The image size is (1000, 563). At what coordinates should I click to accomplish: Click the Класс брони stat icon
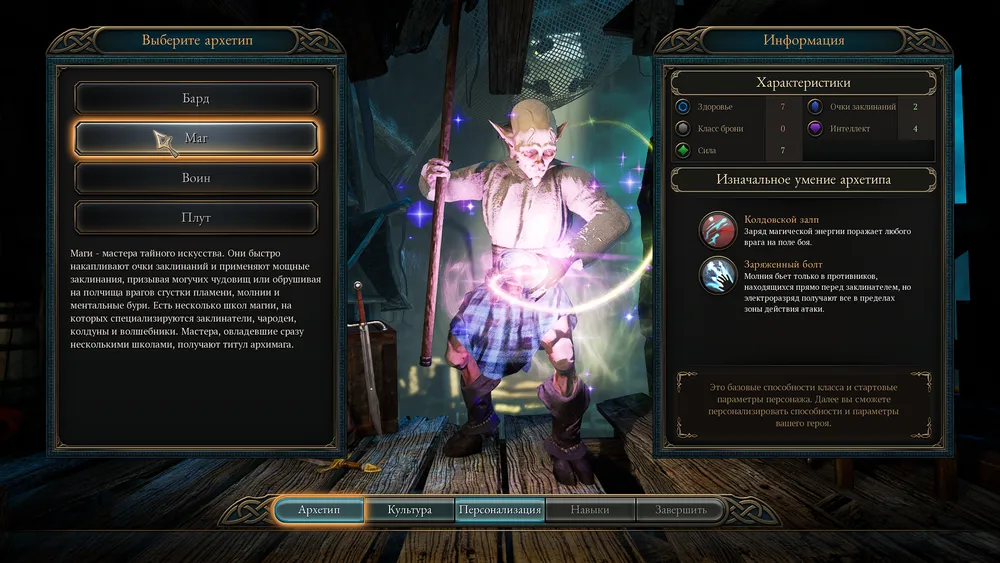683,128
